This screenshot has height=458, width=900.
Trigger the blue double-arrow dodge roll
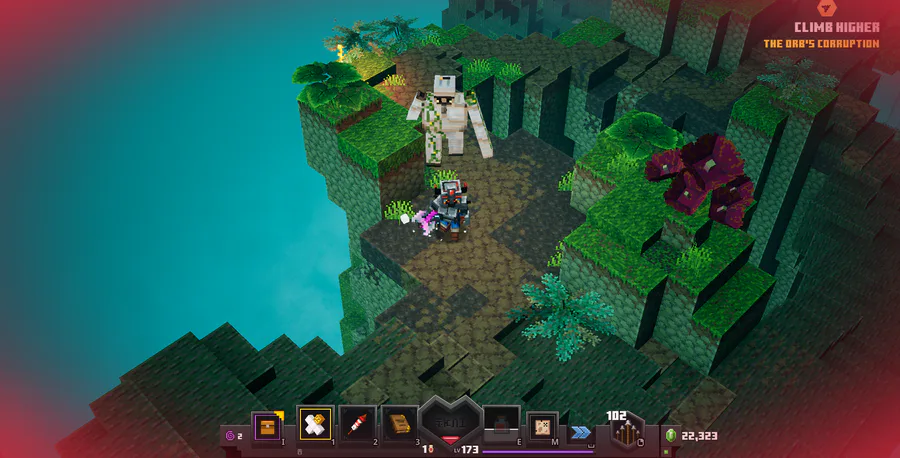click(x=580, y=432)
